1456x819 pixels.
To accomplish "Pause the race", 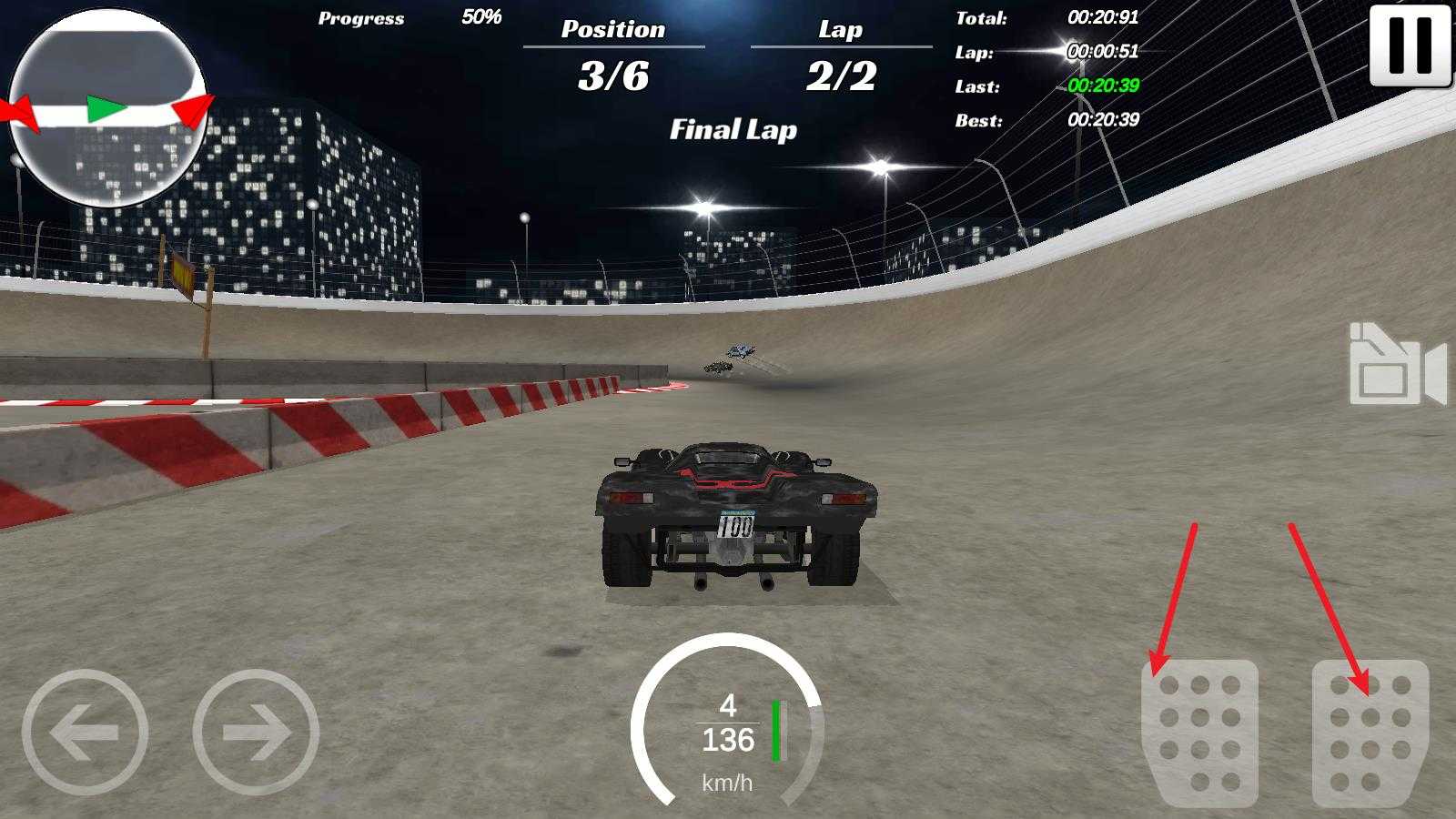I will [1410, 45].
